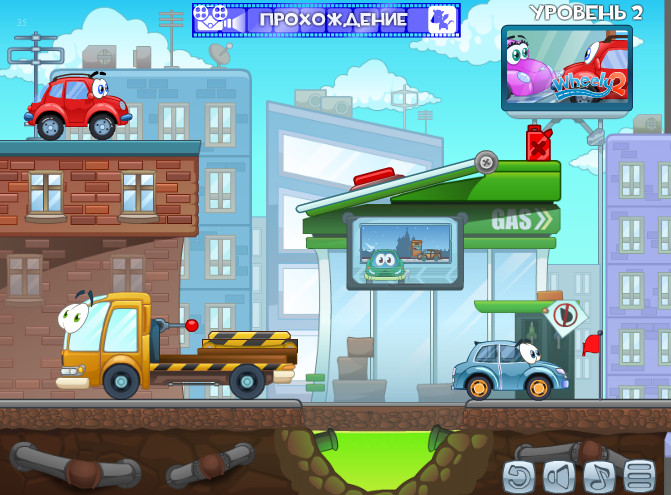Restart the level with the circular arrow button
671x495 pixels.
519,476
